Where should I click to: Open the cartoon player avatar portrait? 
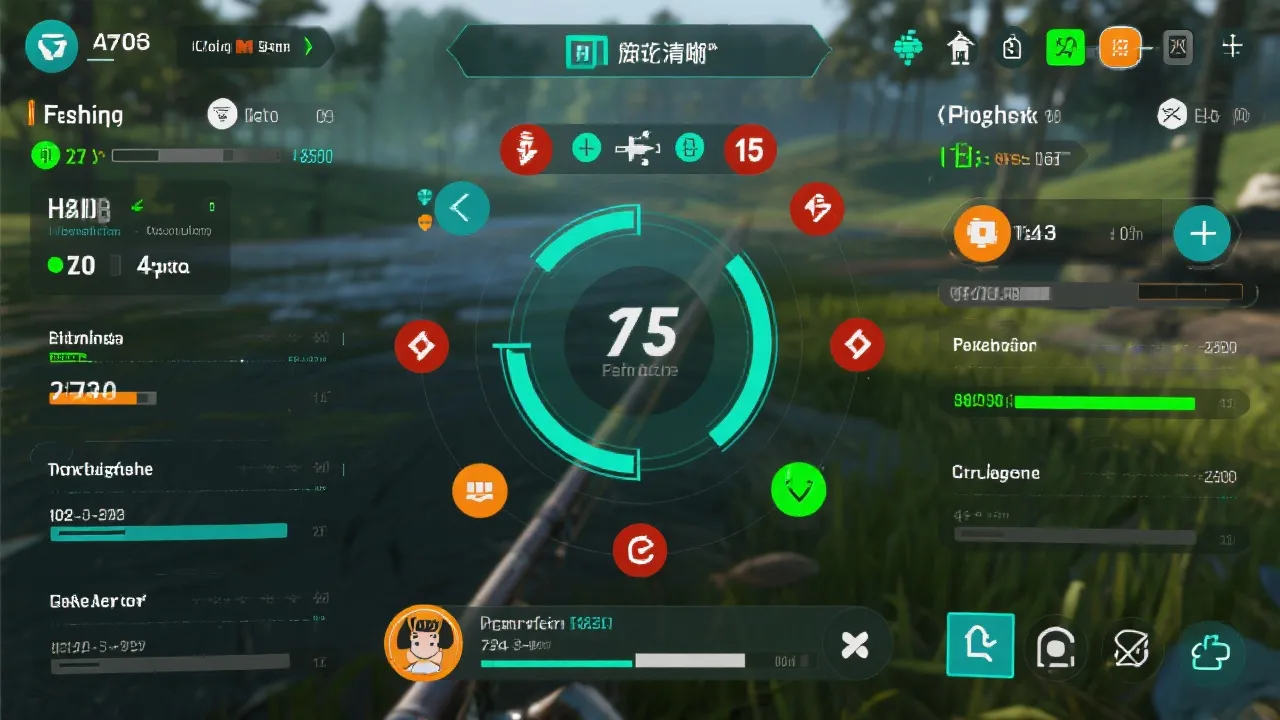click(423, 643)
